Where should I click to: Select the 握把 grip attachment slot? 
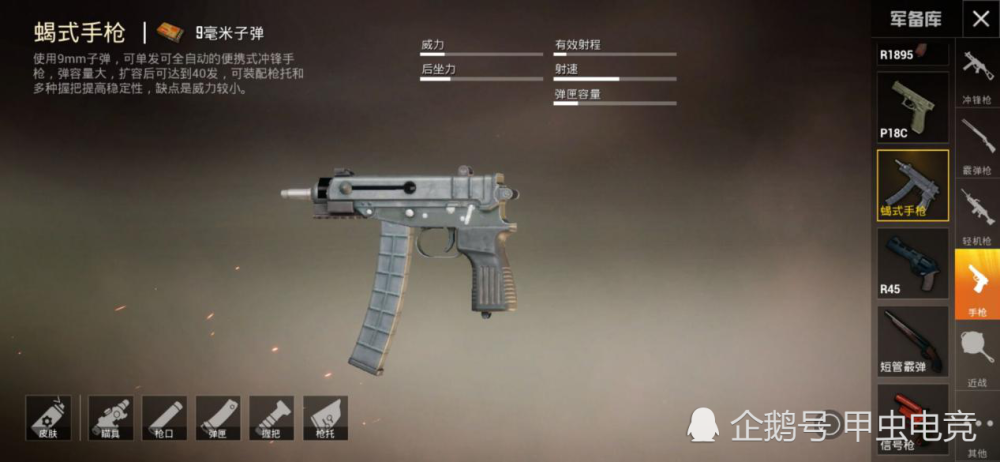pos(271,417)
